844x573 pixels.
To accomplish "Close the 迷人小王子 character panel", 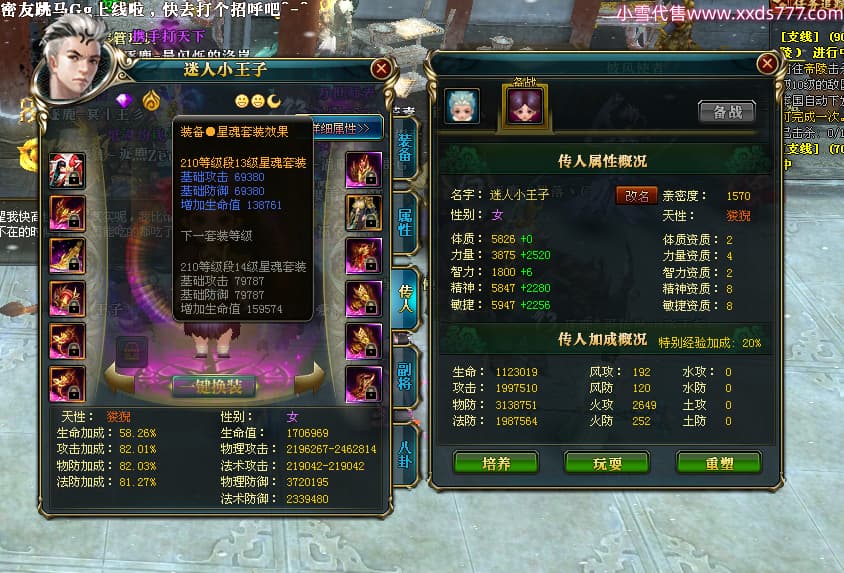I will (381, 69).
